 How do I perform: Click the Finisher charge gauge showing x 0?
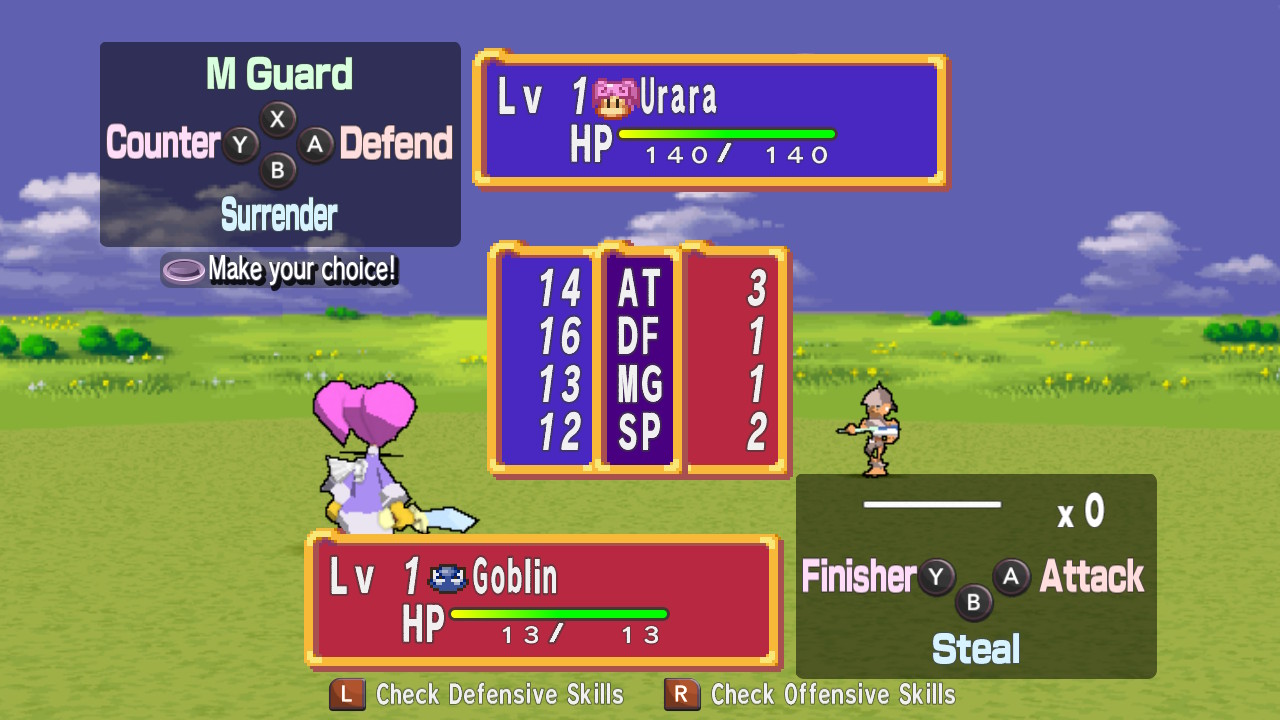point(935,505)
